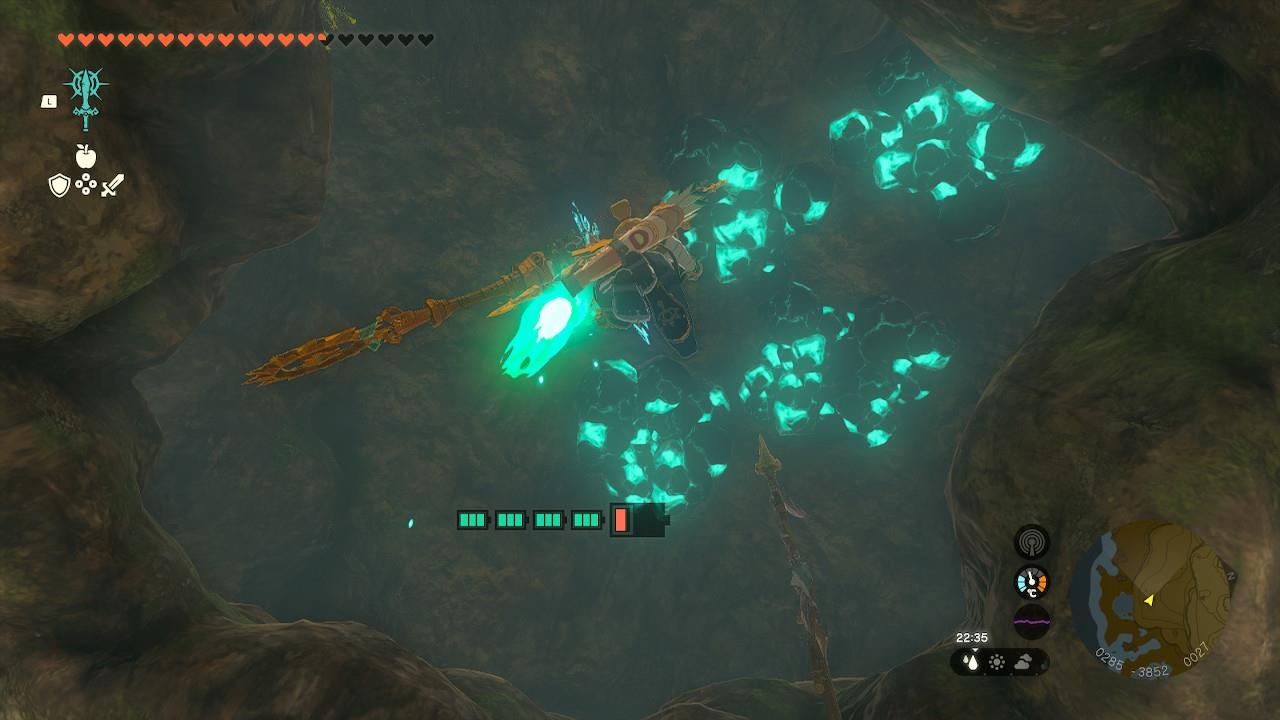The image size is (1280, 720).
Task: Check the temperature gauge icon
Action: pos(1032,582)
